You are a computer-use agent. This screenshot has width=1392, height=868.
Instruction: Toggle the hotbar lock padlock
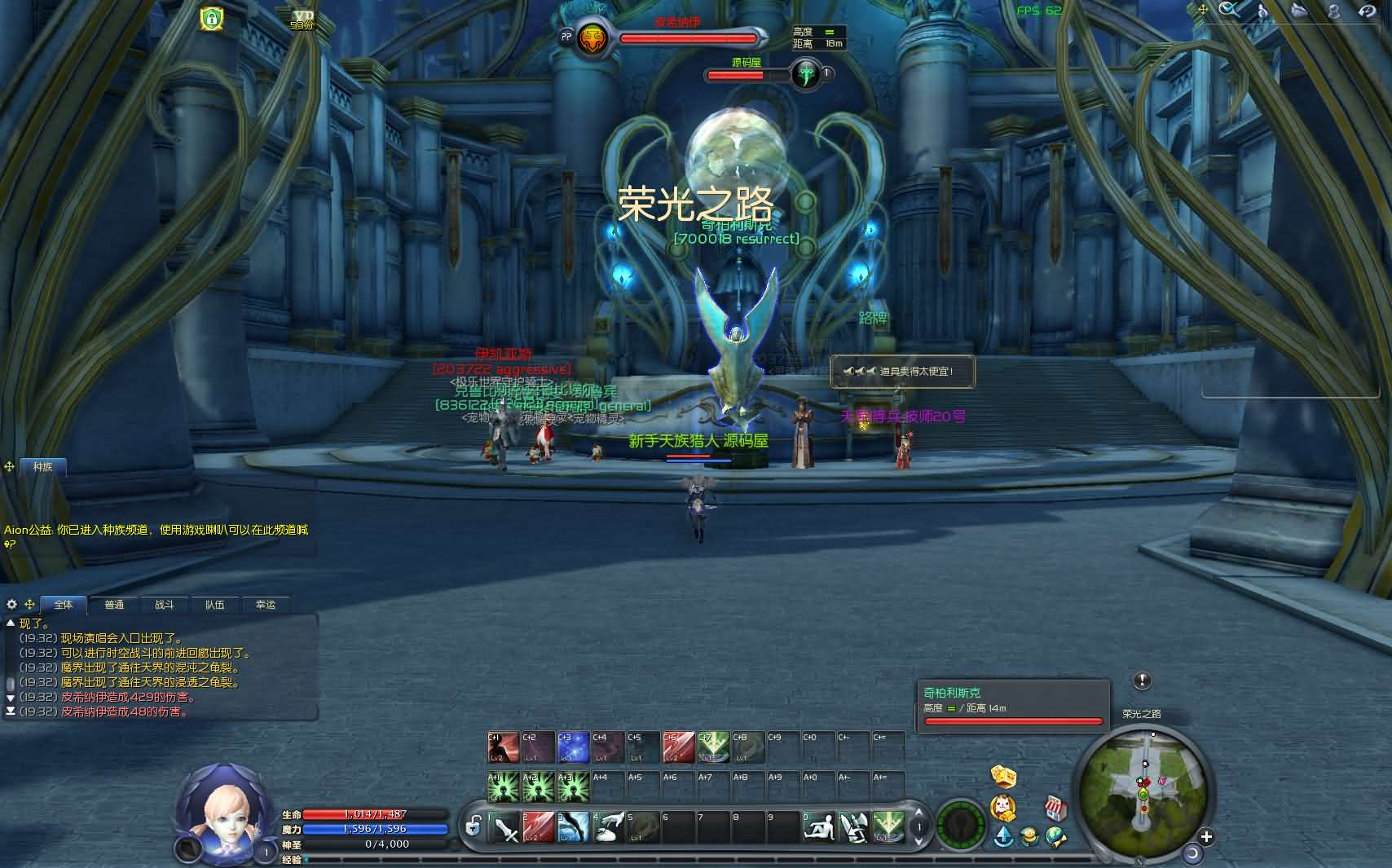pyautogui.click(x=473, y=828)
